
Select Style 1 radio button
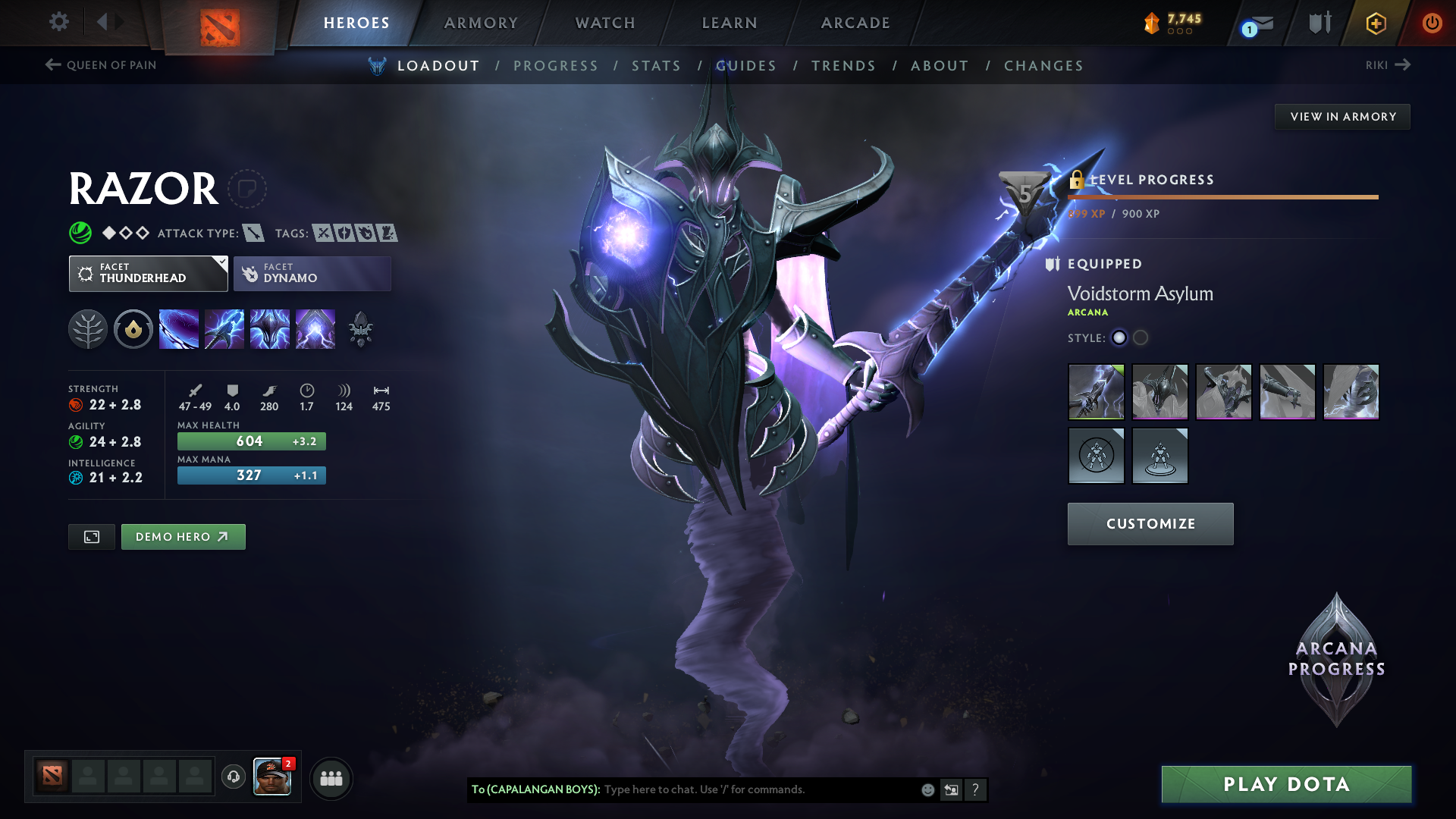tap(1119, 338)
